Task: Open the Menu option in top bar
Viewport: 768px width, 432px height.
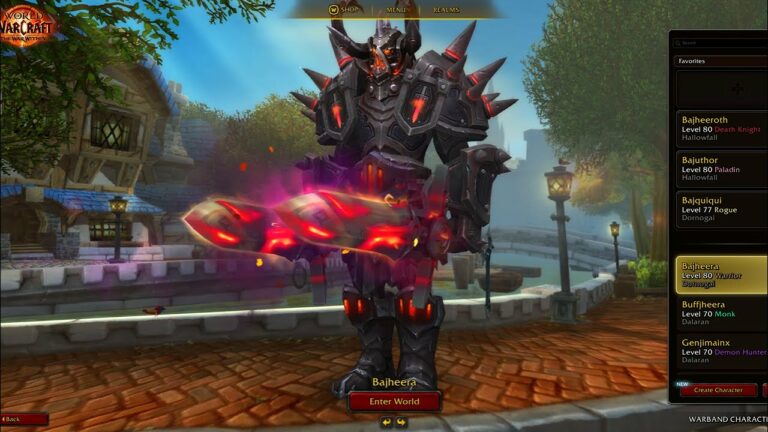Action: 396,10
